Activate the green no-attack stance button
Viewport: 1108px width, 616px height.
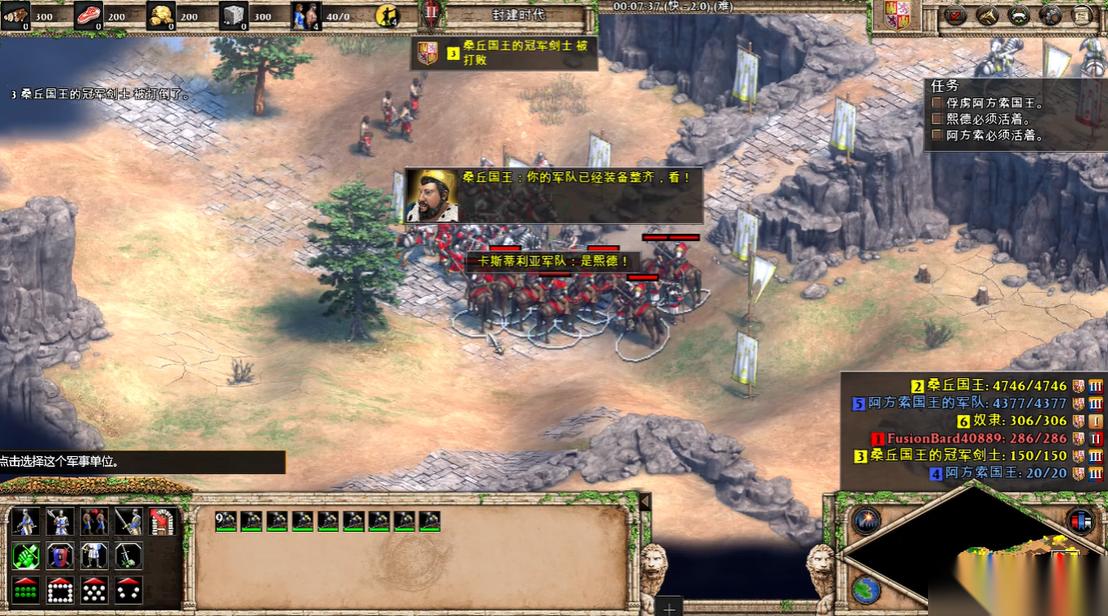coord(25,555)
